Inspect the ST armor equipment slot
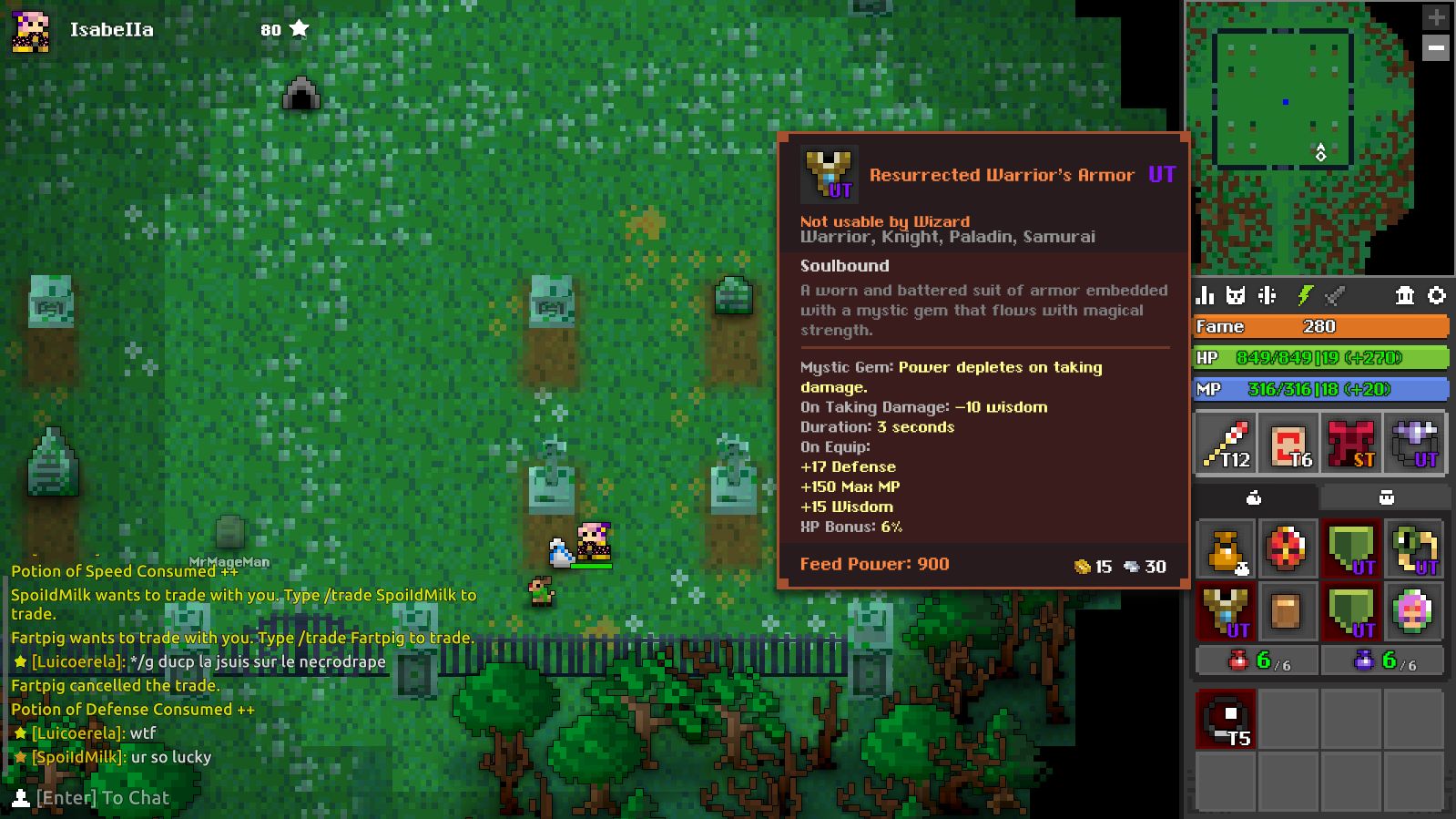Screen dimensions: 1456x819 pyautogui.click(x=1350, y=443)
